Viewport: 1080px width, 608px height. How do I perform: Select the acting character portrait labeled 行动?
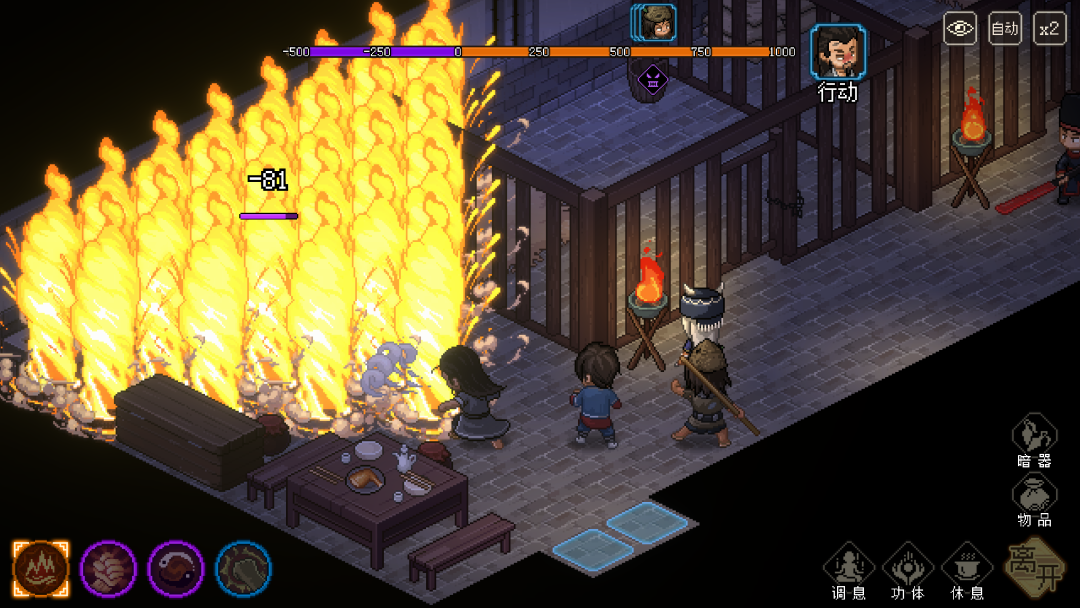coord(838,52)
